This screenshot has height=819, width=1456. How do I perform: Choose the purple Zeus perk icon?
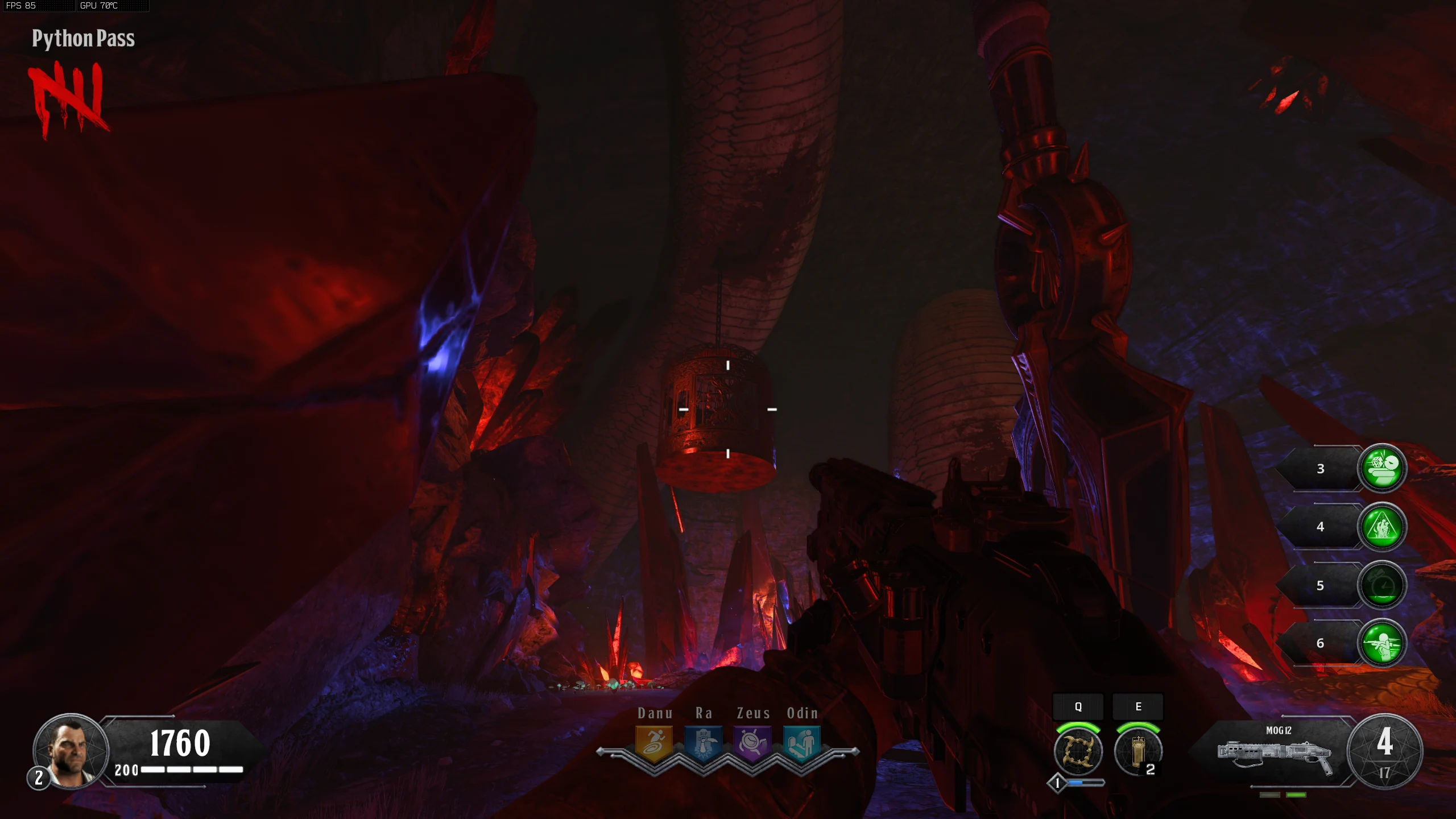(753, 743)
